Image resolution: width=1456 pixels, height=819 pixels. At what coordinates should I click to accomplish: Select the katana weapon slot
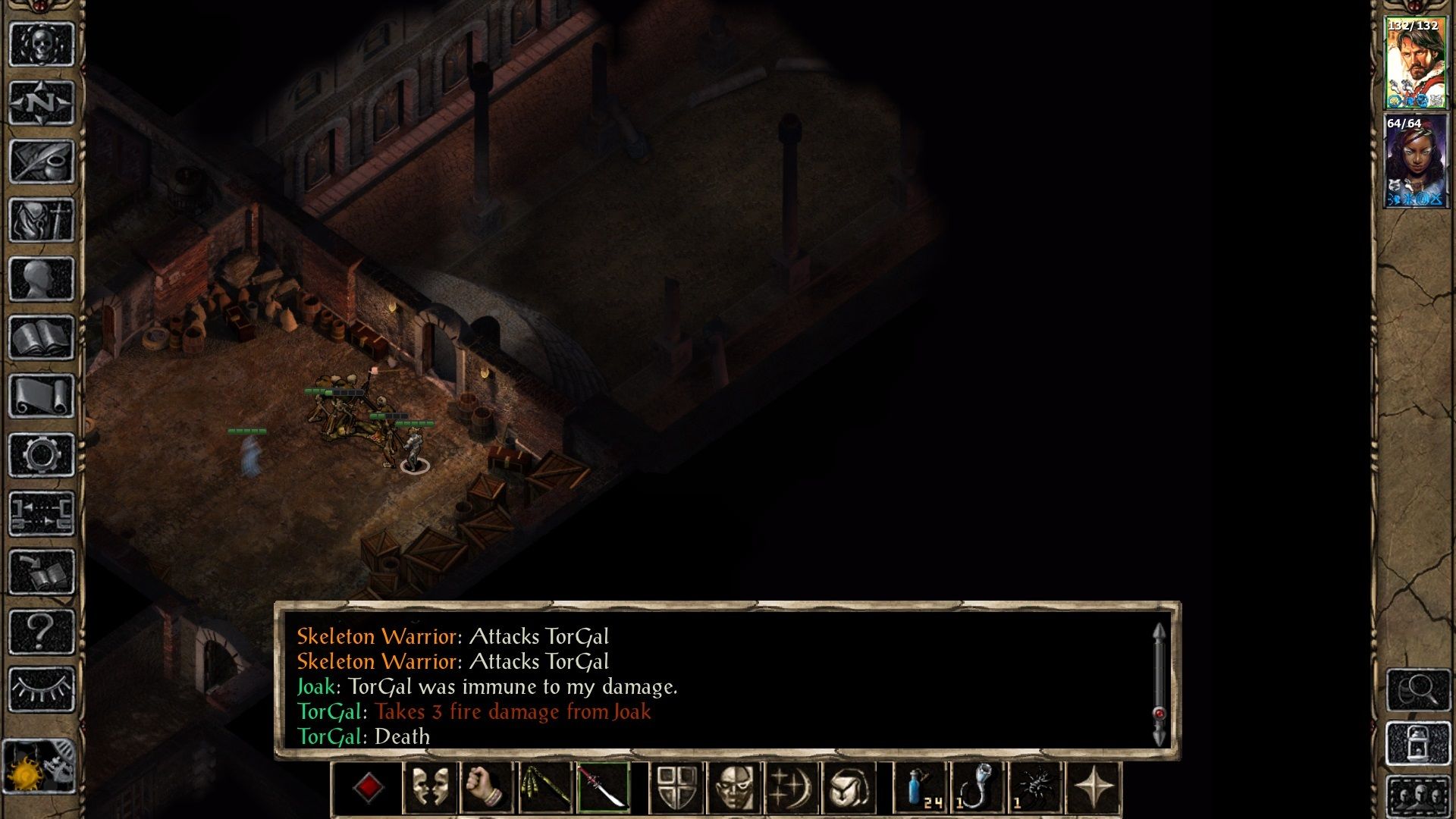point(603,787)
